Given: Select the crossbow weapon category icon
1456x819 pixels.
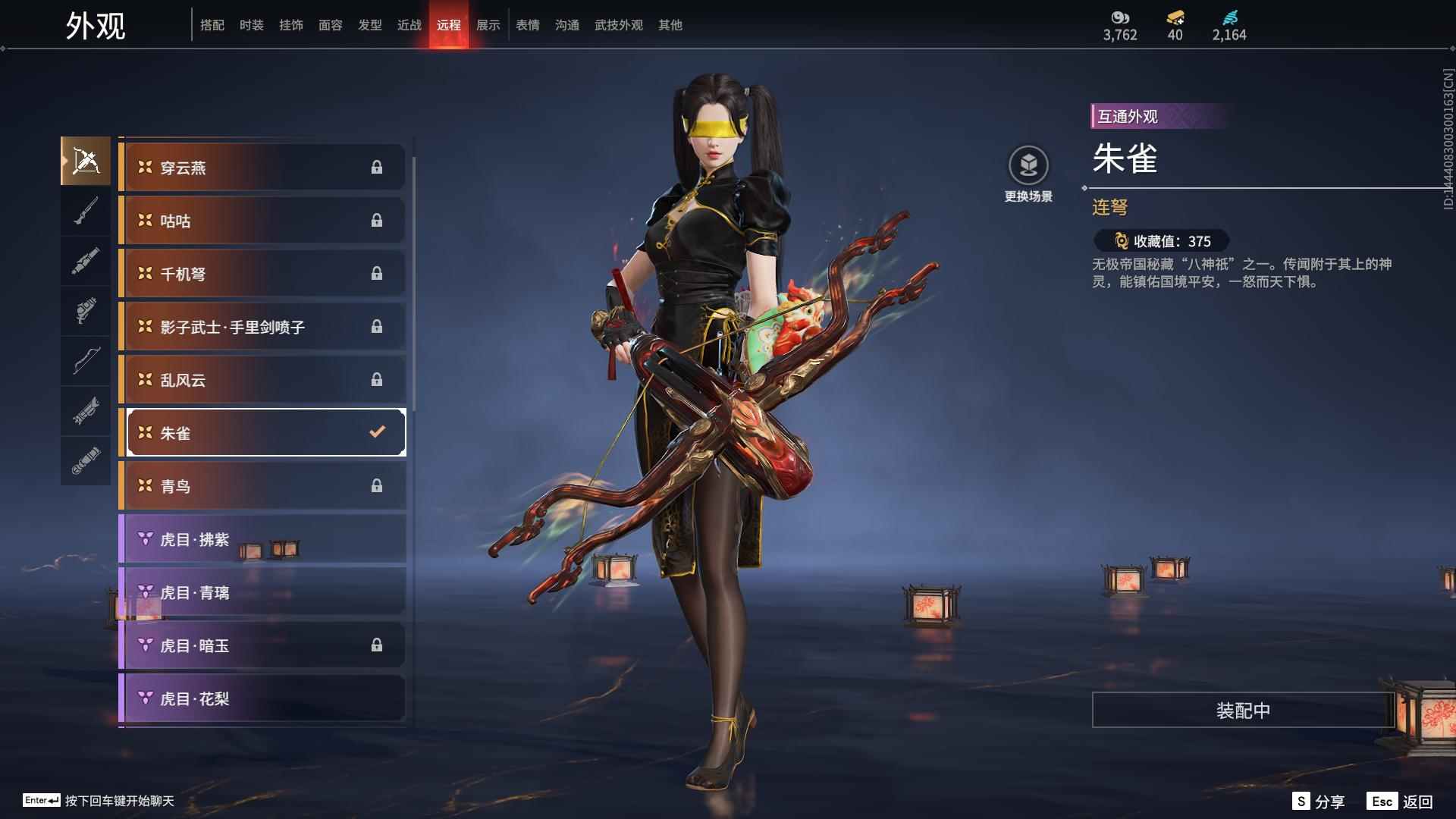Looking at the screenshot, I should tap(86, 161).
